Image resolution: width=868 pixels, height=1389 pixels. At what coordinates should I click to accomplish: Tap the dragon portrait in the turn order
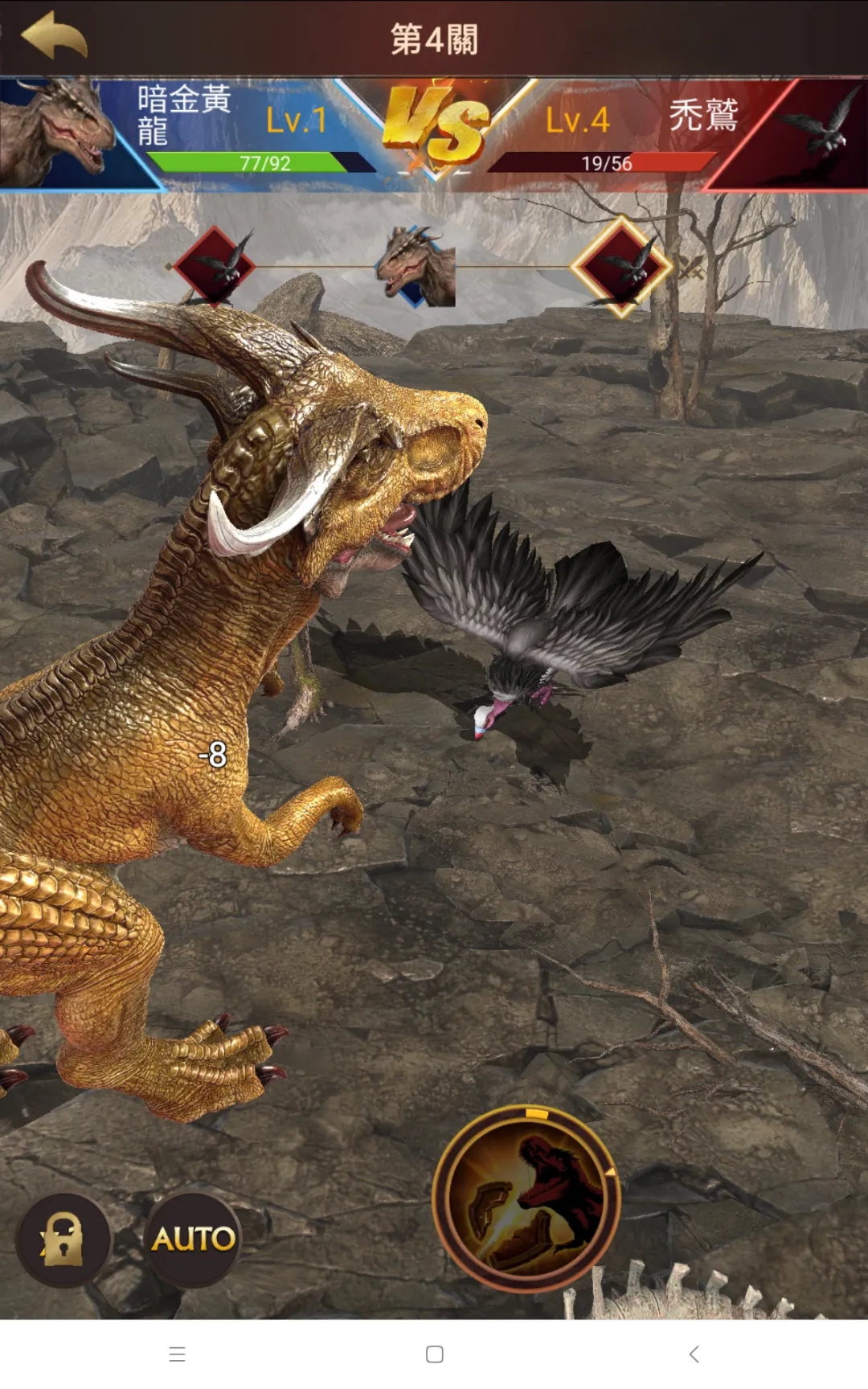coord(418,267)
